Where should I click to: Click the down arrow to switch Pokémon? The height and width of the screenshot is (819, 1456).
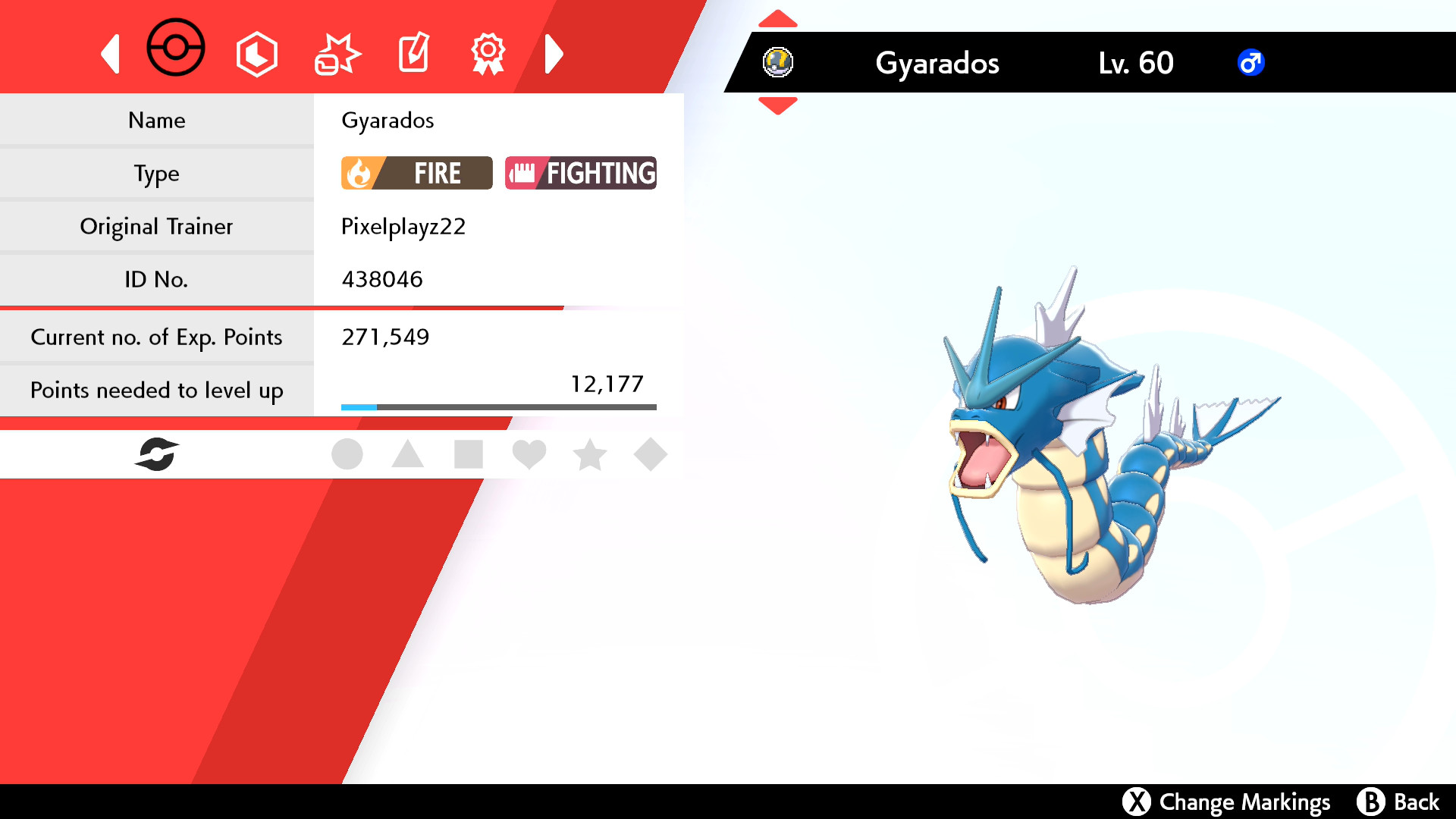777,107
